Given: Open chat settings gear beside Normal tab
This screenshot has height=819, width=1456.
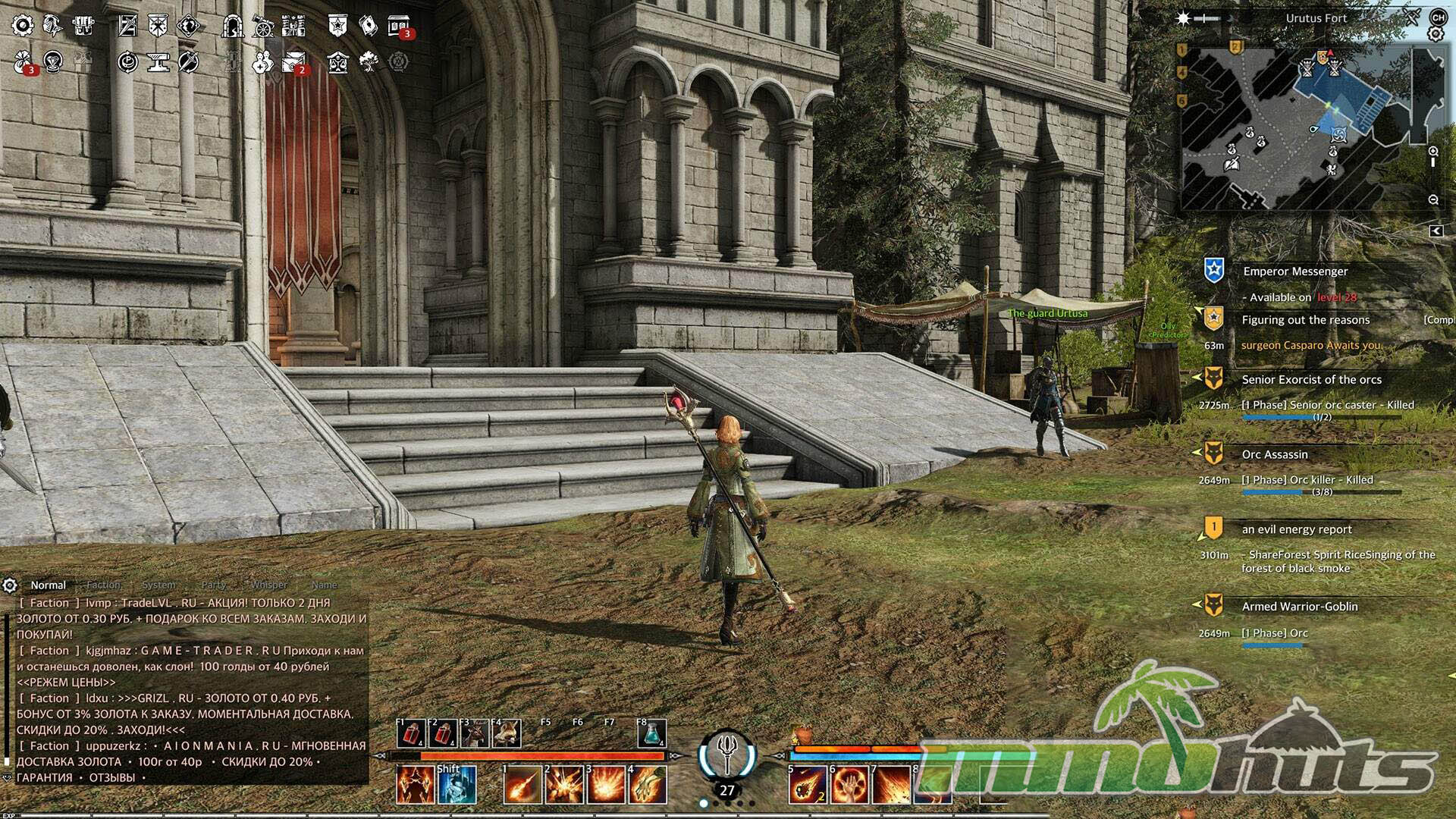Looking at the screenshot, I should 10,585.
